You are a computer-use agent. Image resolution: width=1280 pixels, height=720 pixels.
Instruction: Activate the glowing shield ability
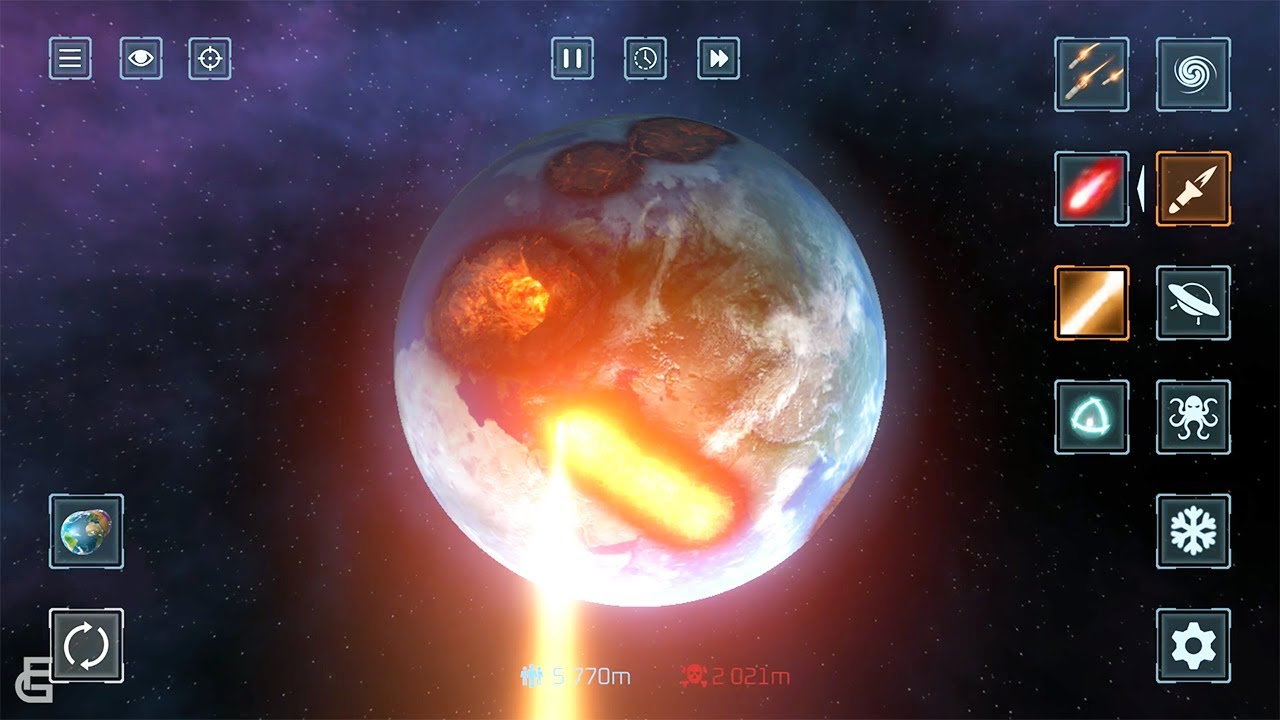click(x=1091, y=417)
